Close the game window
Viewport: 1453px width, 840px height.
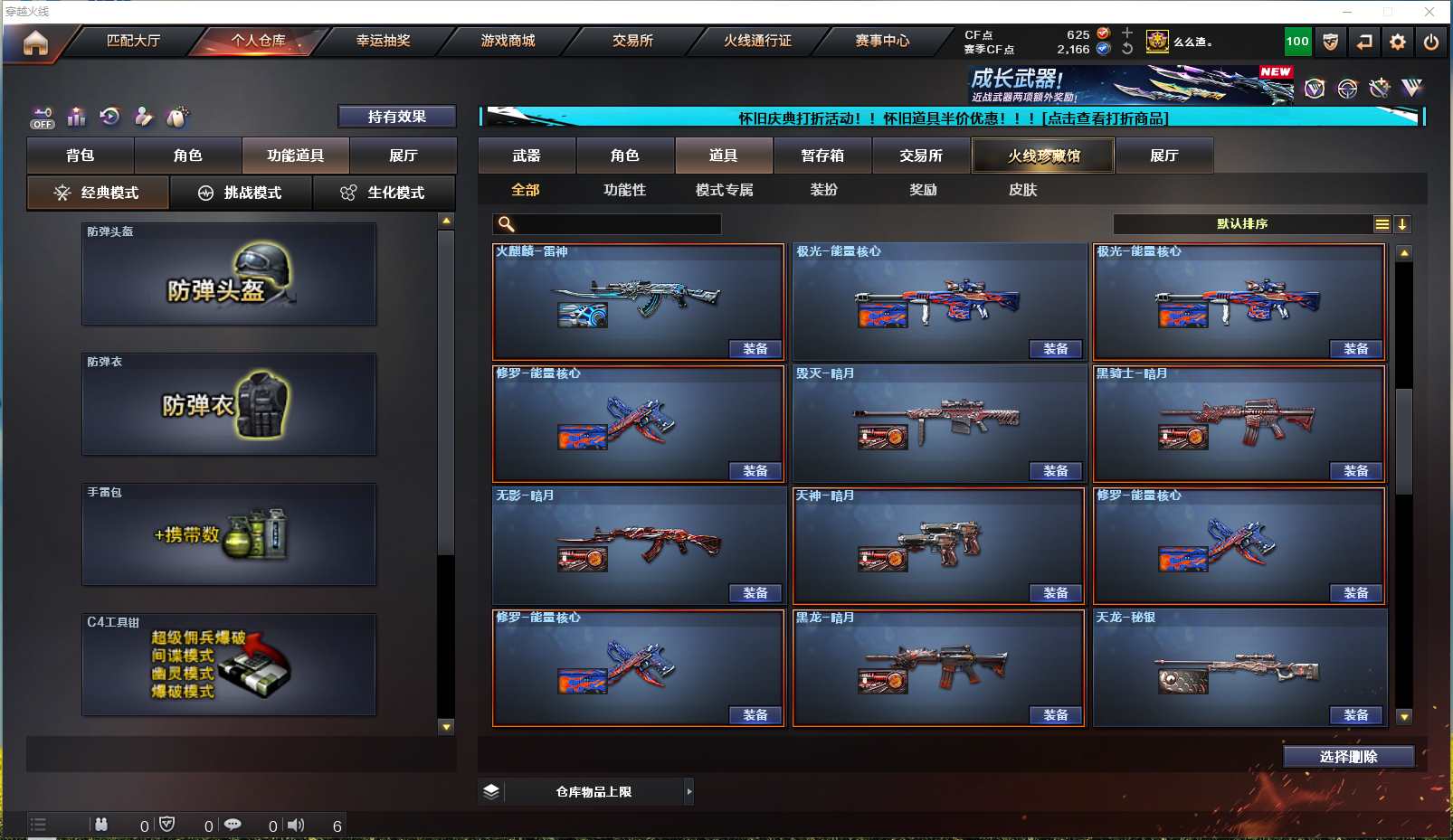coord(1429,12)
